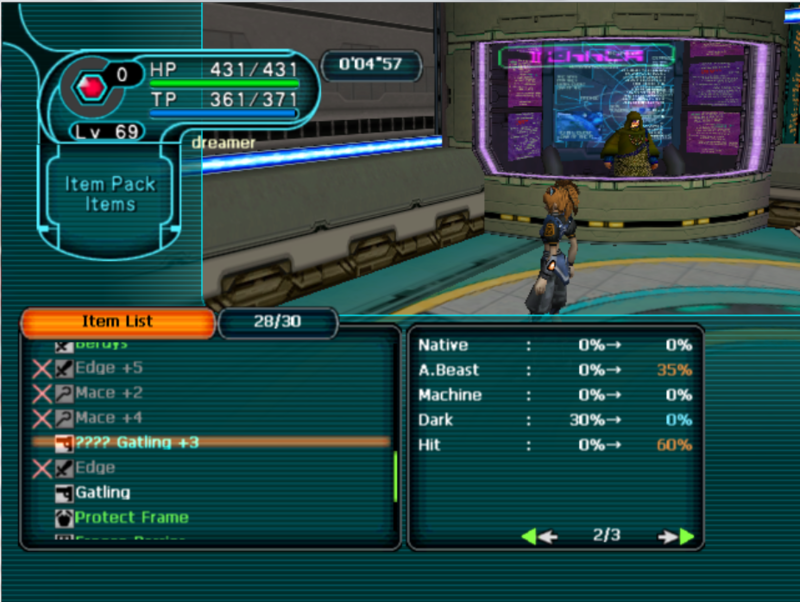Viewport: 800px width, 602px height.
Task: Open the Item Pack Items panel
Action: [x=110, y=194]
